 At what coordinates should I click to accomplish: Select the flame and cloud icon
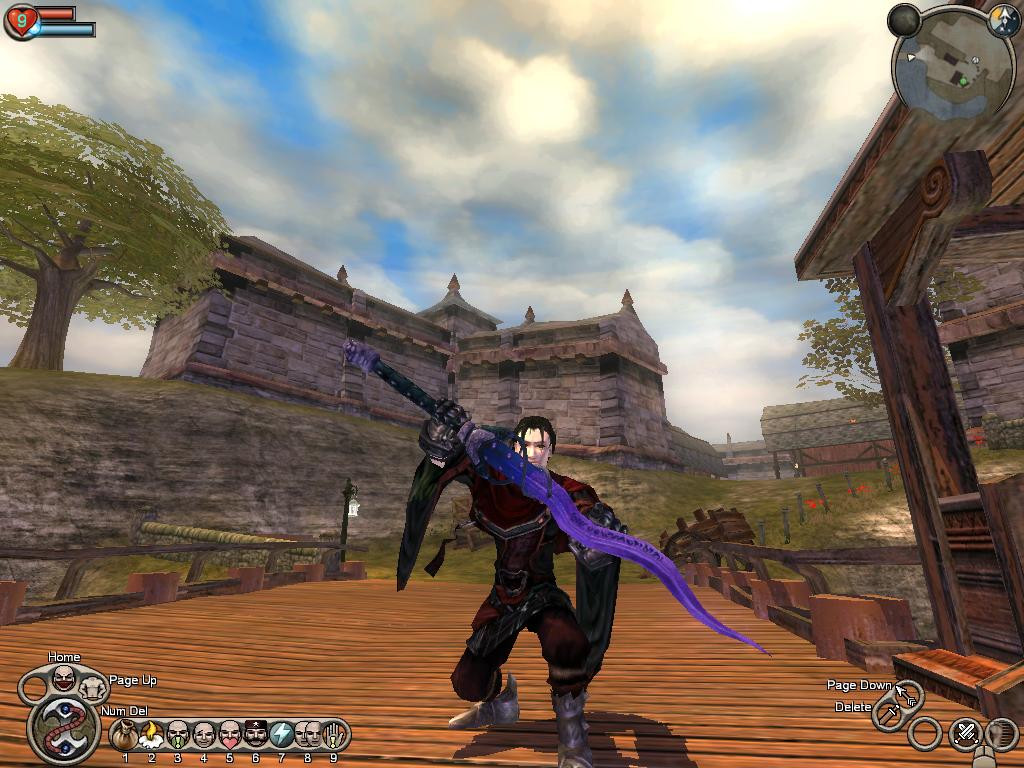coord(152,736)
